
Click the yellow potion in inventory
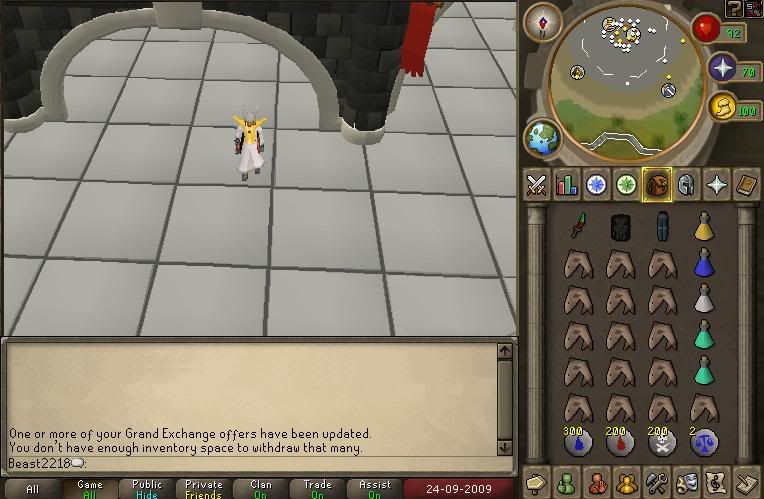[704, 226]
